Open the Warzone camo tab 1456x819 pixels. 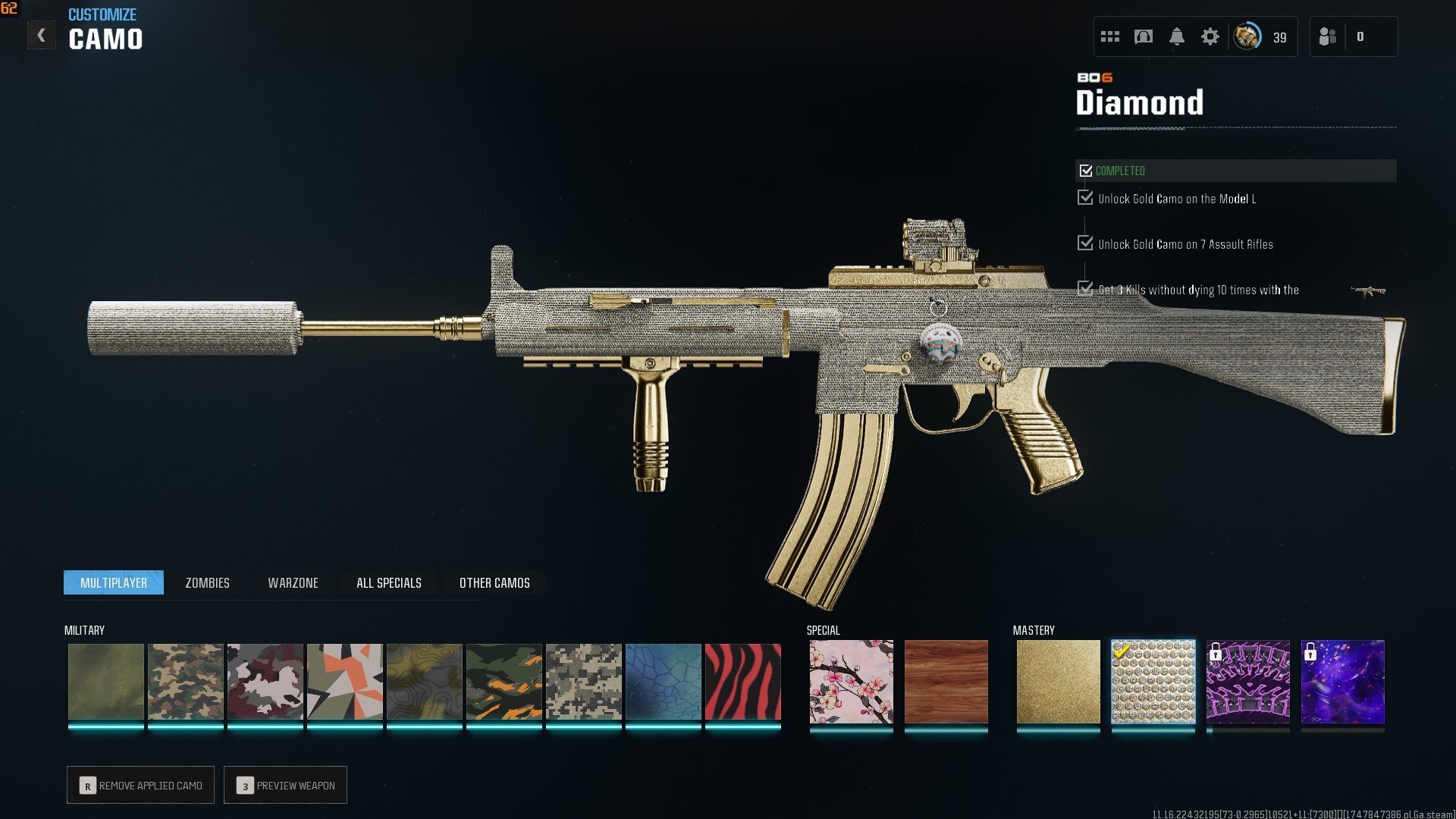click(x=293, y=582)
